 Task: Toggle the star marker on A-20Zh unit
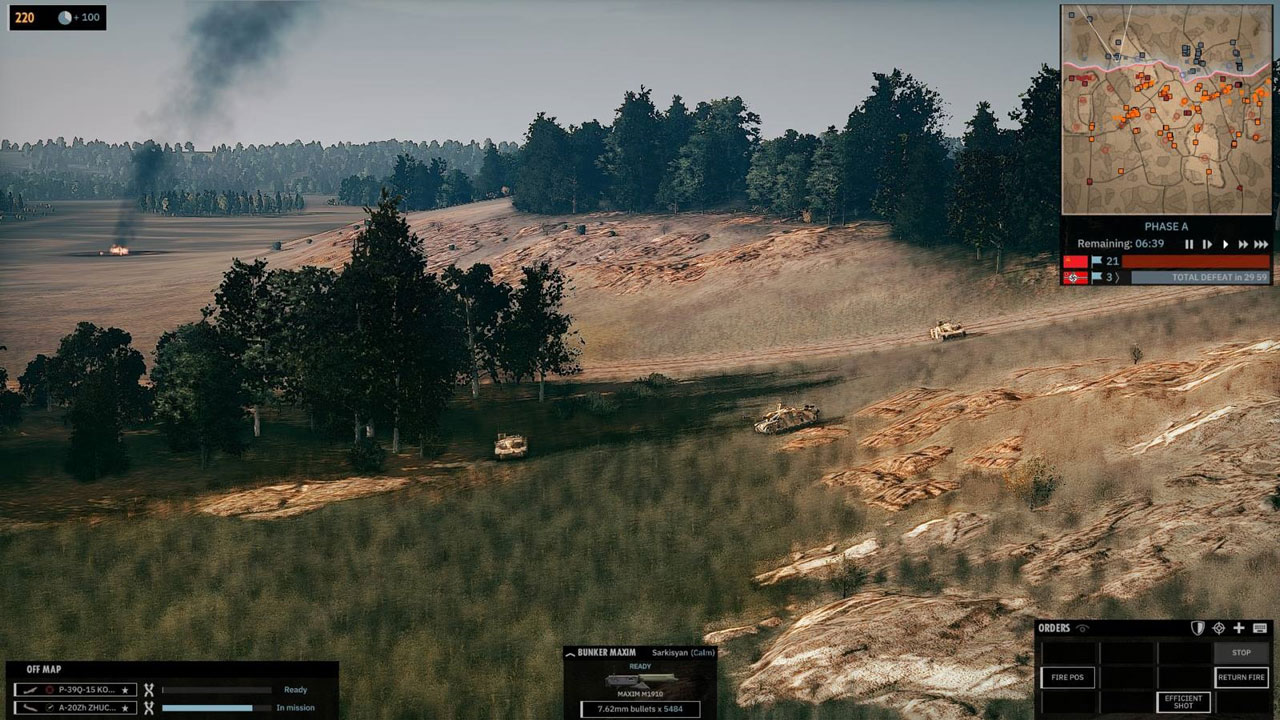coord(125,708)
